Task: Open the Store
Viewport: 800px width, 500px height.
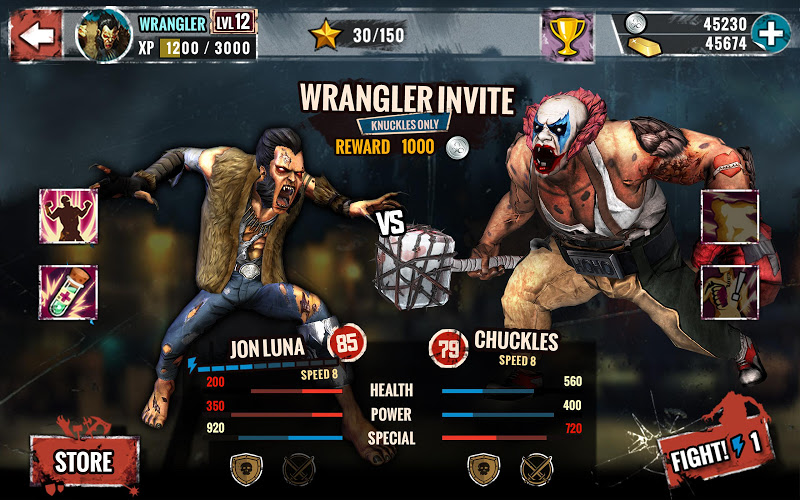Action: coord(83,461)
